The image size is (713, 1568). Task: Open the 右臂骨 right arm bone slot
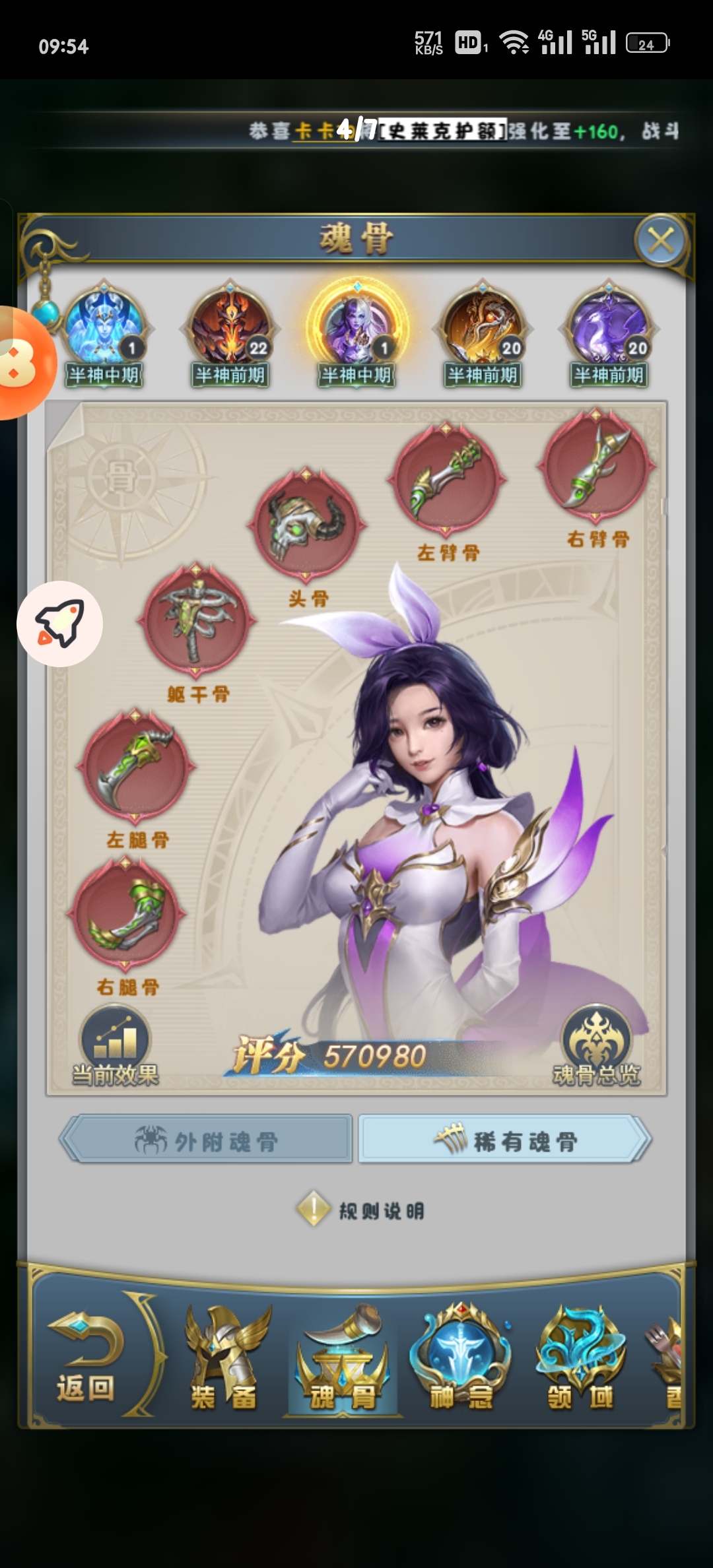tap(596, 465)
